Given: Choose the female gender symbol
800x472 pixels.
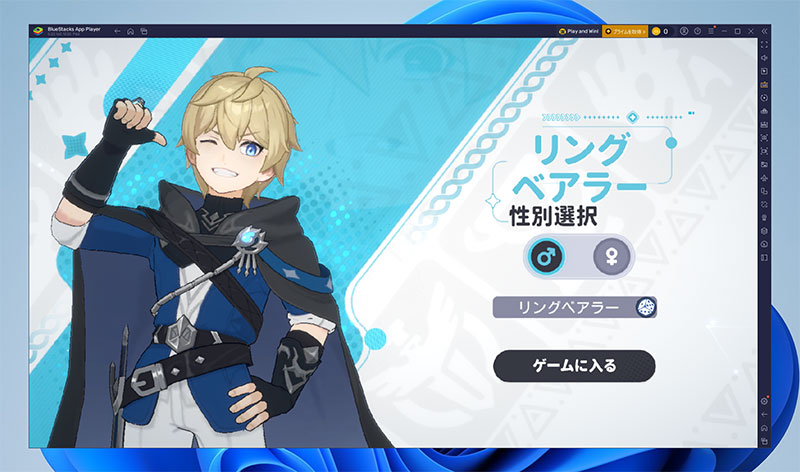Looking at the screenshot, I should pyautogui.click(x=610, y=257).
